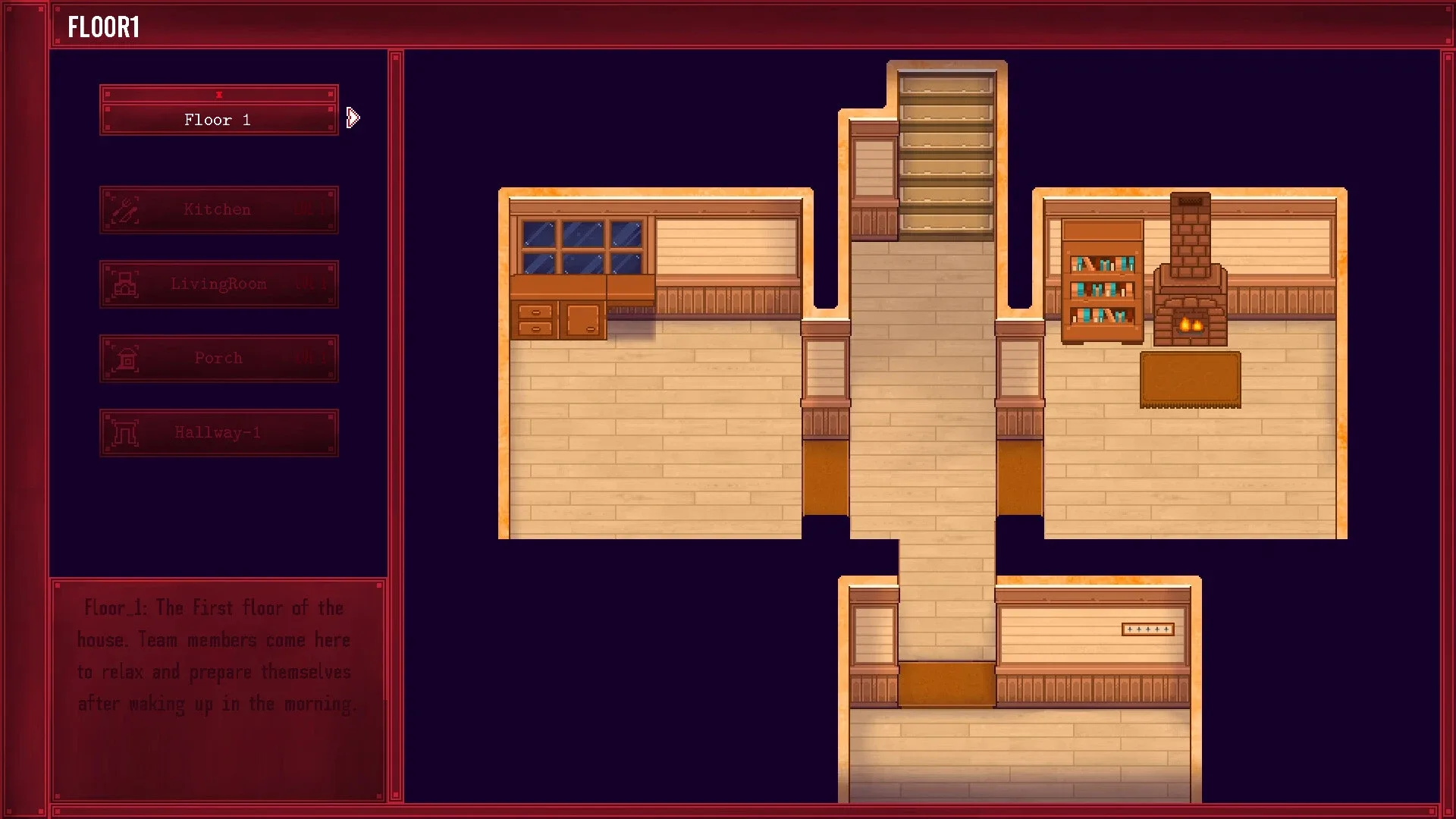Click the staircase in the map center
The width and height of the screenshot is (1456, 819).
point(948,152)
